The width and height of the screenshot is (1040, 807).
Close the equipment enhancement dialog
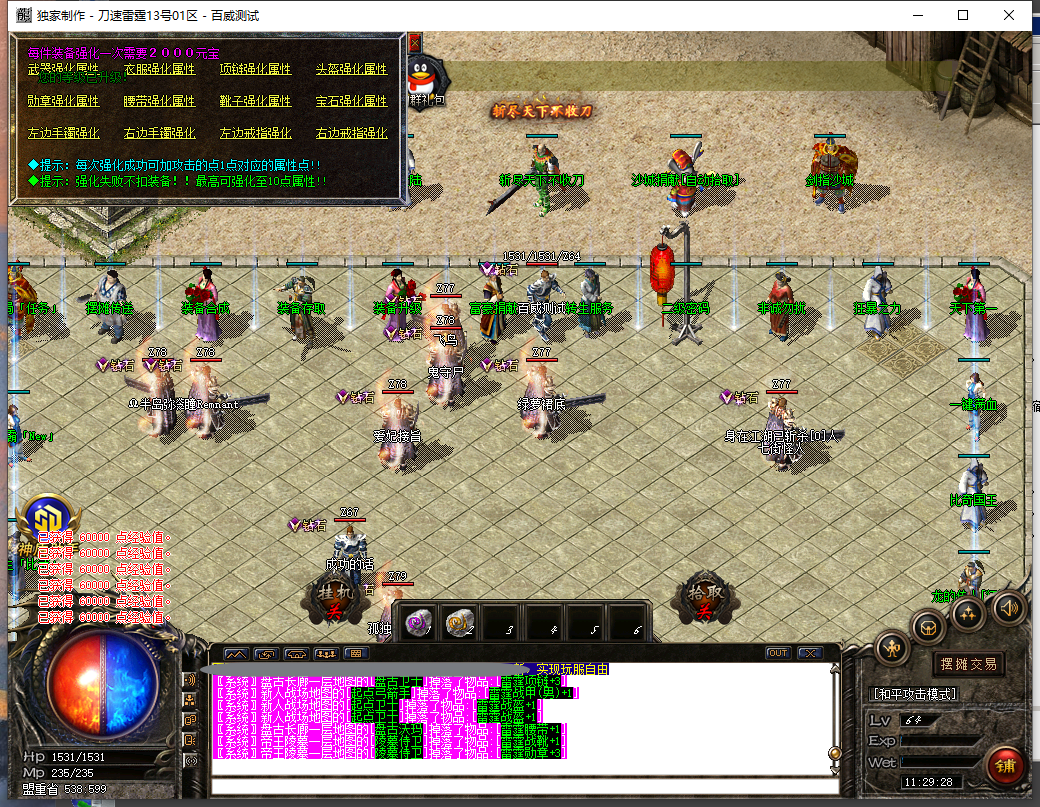point(414,42)
